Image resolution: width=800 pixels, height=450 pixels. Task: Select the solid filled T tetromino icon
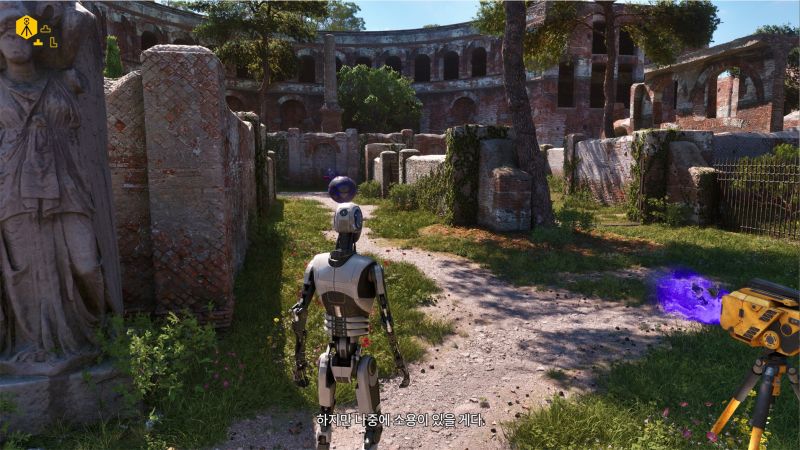(x=39, y=42)
